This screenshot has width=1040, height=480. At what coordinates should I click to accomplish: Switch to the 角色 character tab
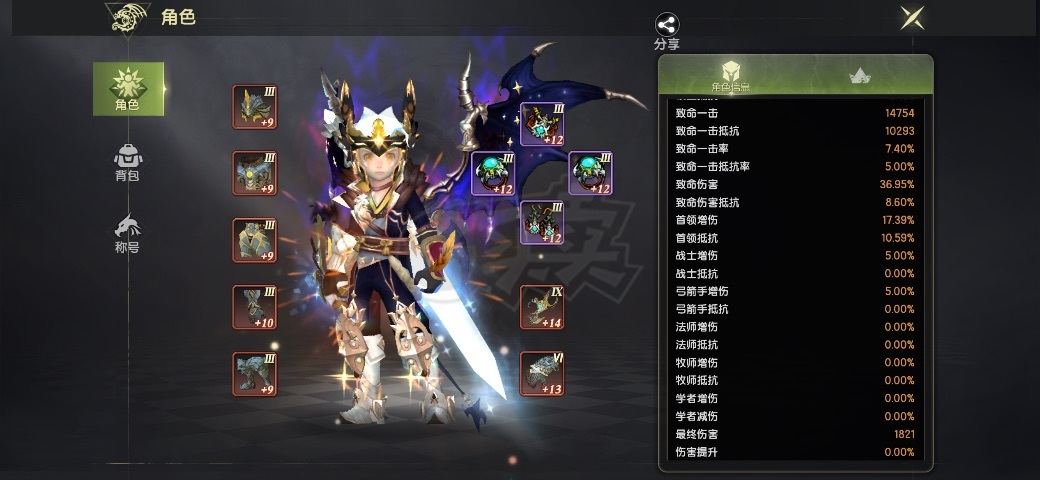pos(128,88)
